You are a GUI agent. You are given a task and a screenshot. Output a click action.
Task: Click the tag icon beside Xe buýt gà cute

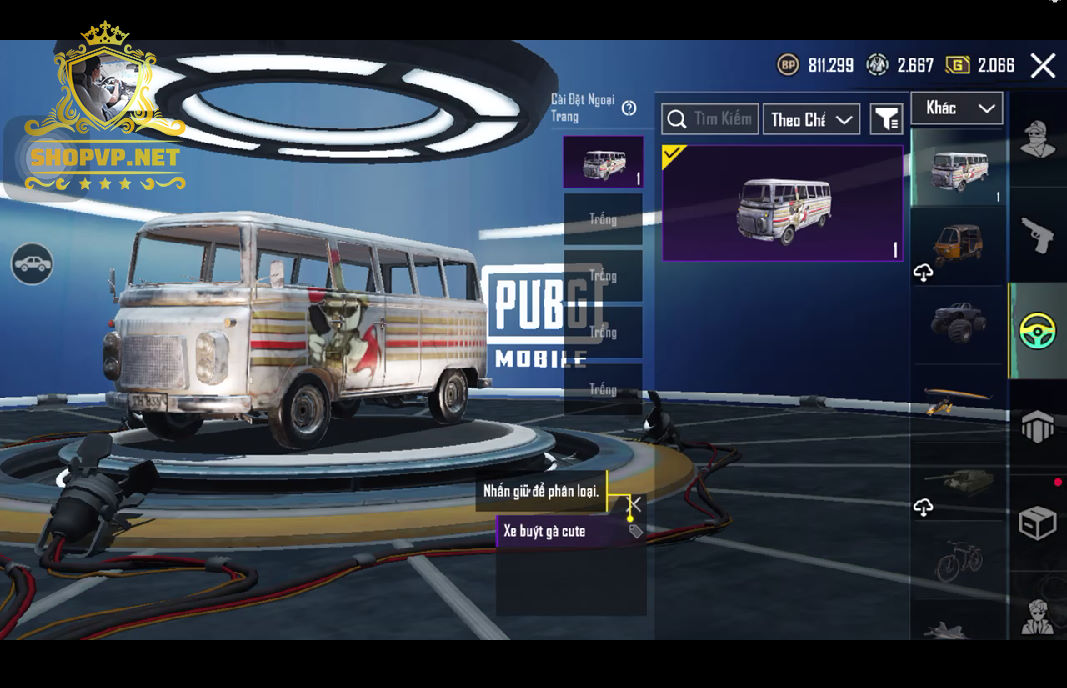[x=635, y=531]
